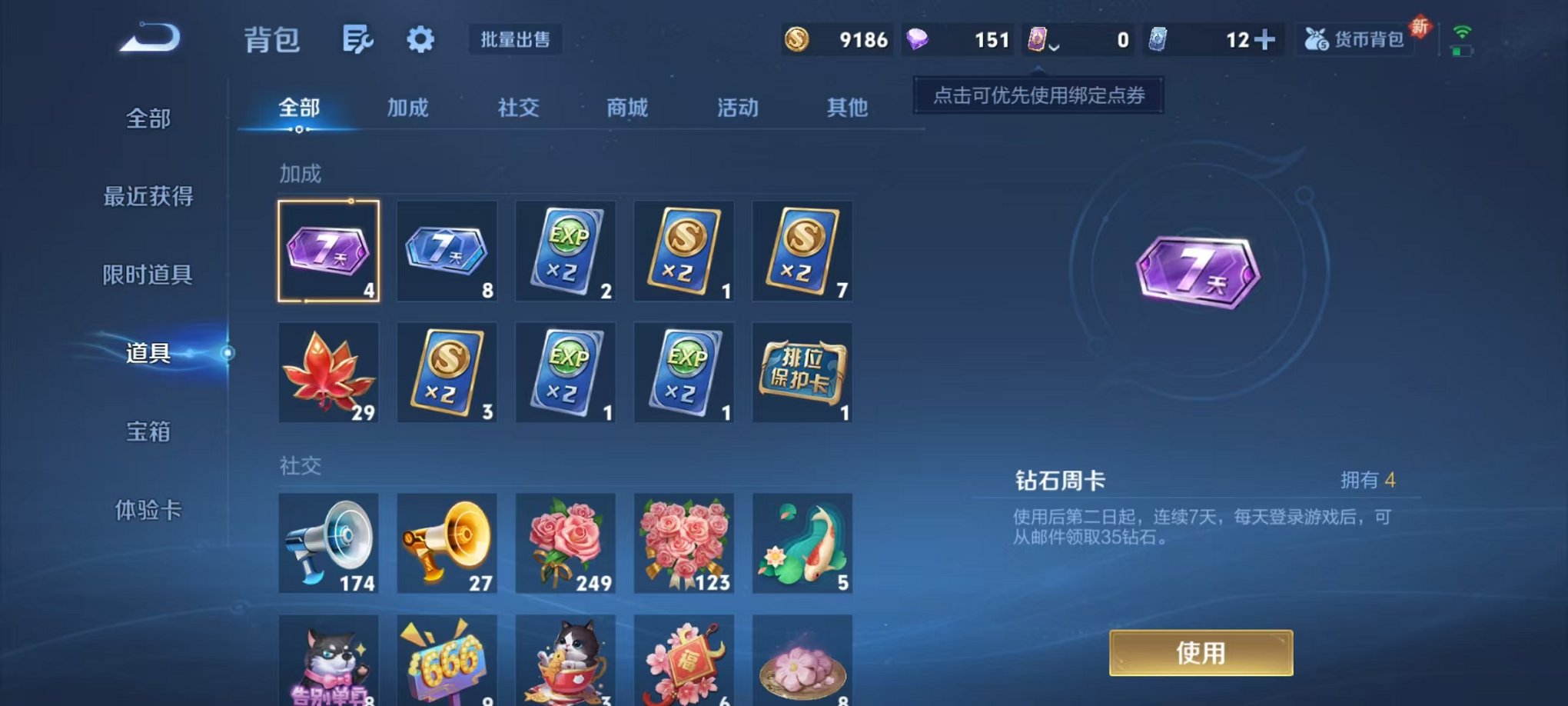The image size is (1568, 706).
Task: Select the koi fish item
Action: pyautogui.click(x=802, y=544)
